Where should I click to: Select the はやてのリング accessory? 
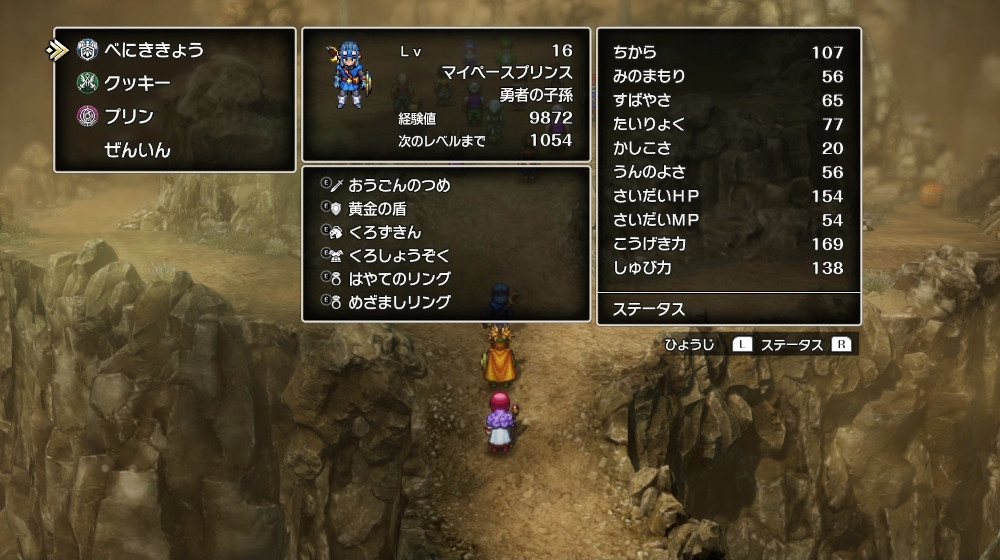pos(399,278)
